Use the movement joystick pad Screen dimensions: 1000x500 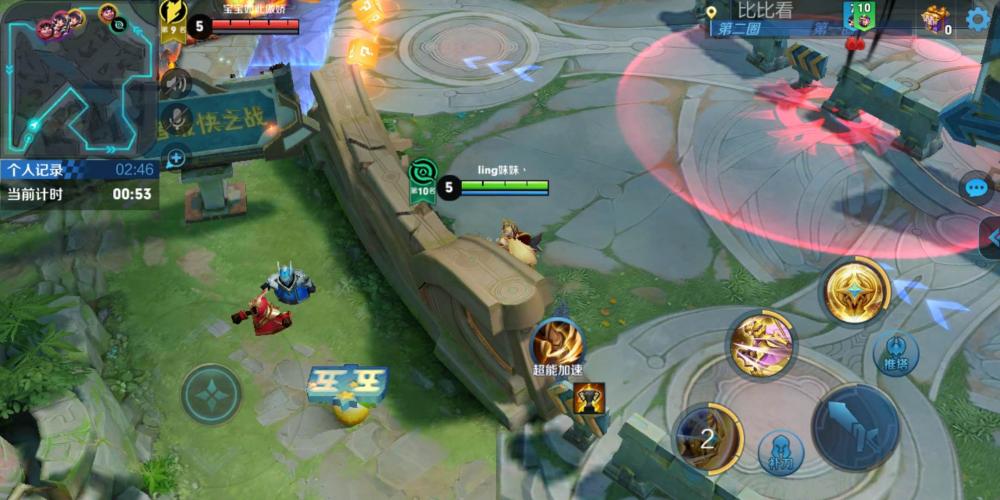coord(211,394)
